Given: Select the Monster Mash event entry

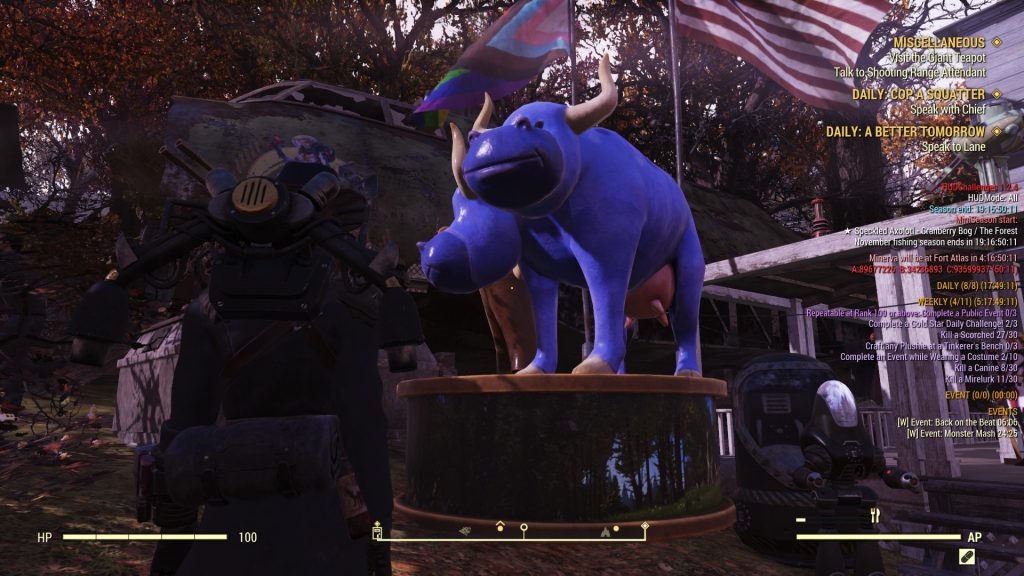Looking at the screenshot, I should pyautogui.click(x=962, y=433).
